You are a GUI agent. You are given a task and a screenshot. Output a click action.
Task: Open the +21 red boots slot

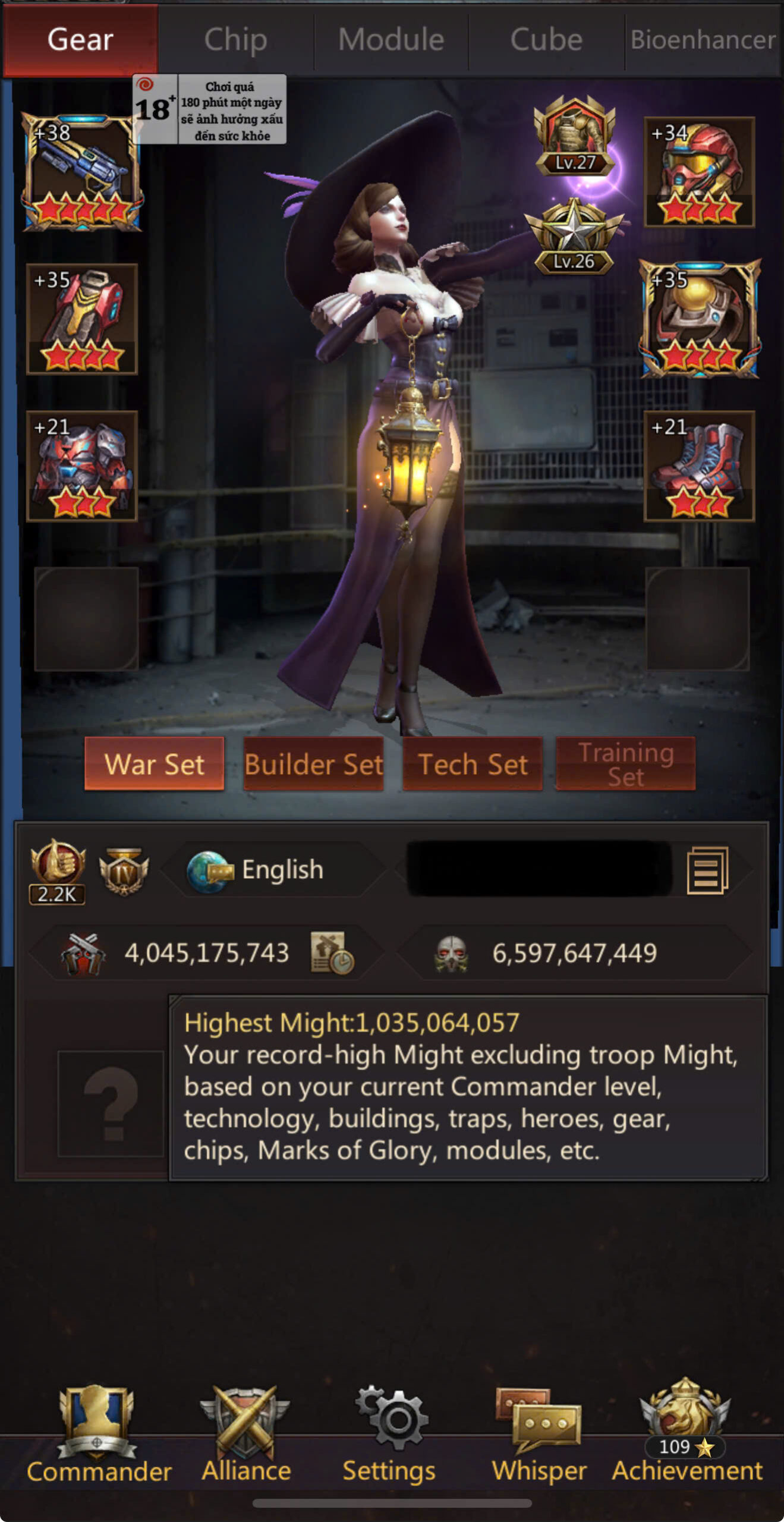(700, 466)
